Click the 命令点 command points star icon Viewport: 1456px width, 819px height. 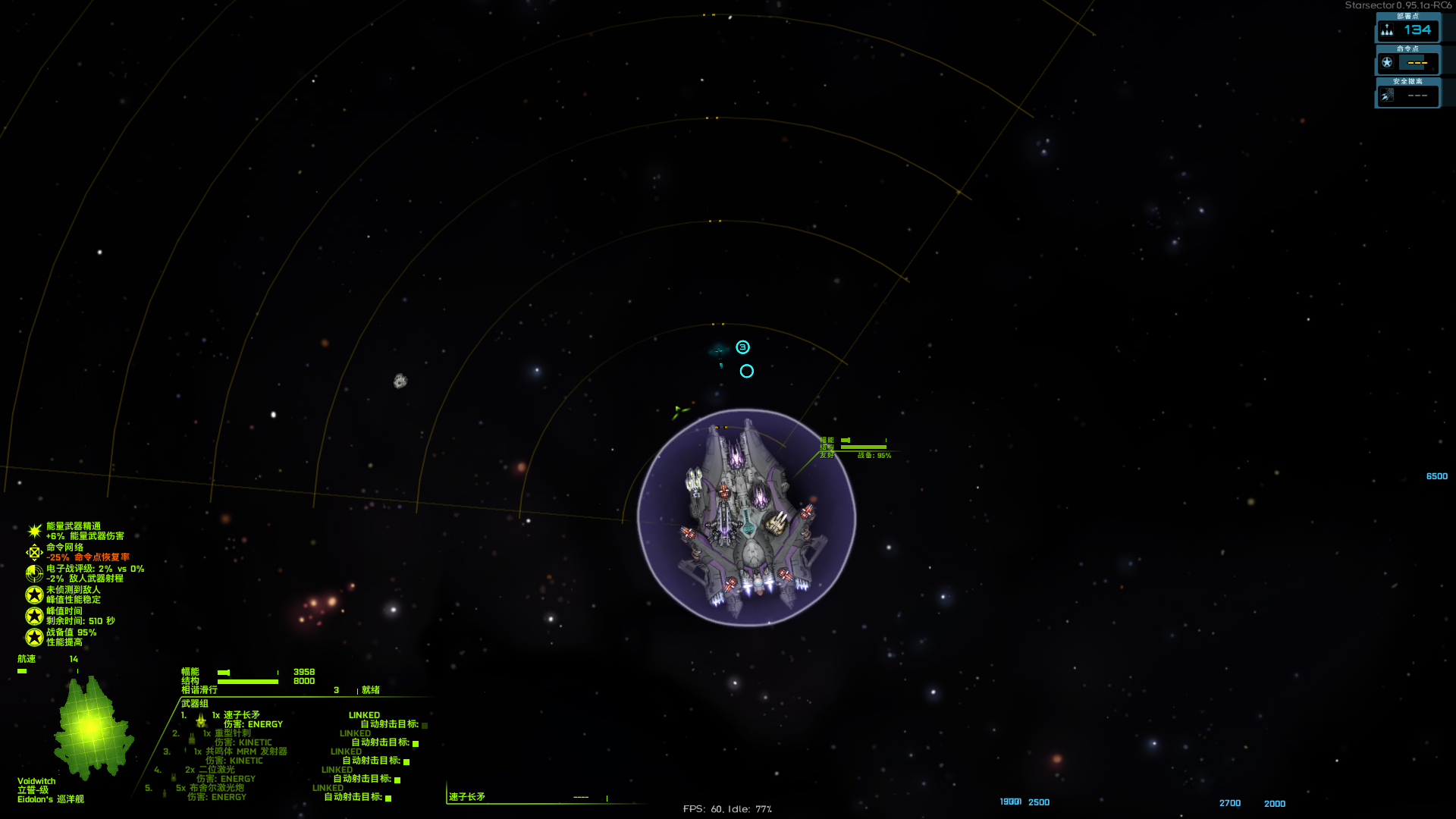[x=1387, y=62]
